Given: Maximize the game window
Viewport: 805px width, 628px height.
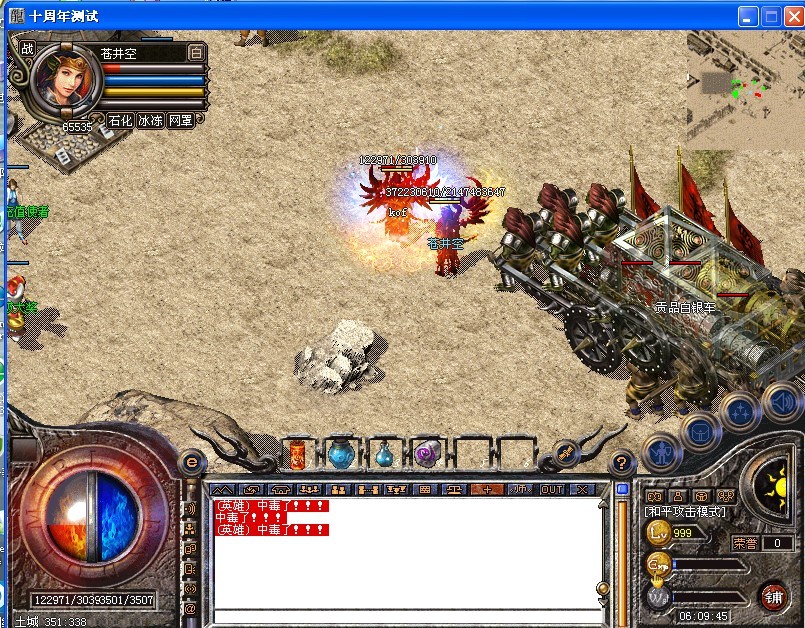Looking at the screenshot, I should (x=771, y=16).
